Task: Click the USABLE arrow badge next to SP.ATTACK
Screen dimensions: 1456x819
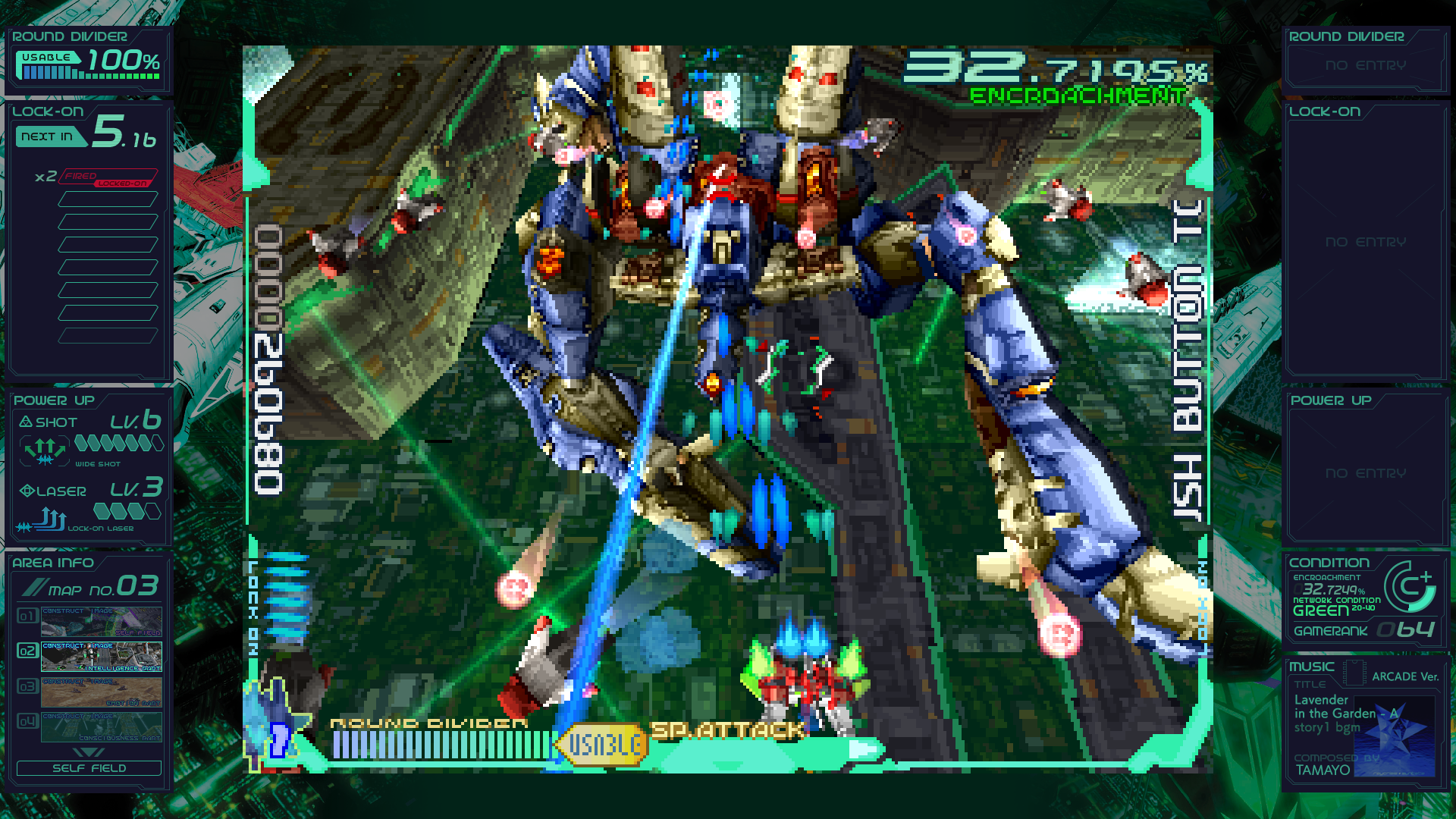Action: (x=601, y=745)
